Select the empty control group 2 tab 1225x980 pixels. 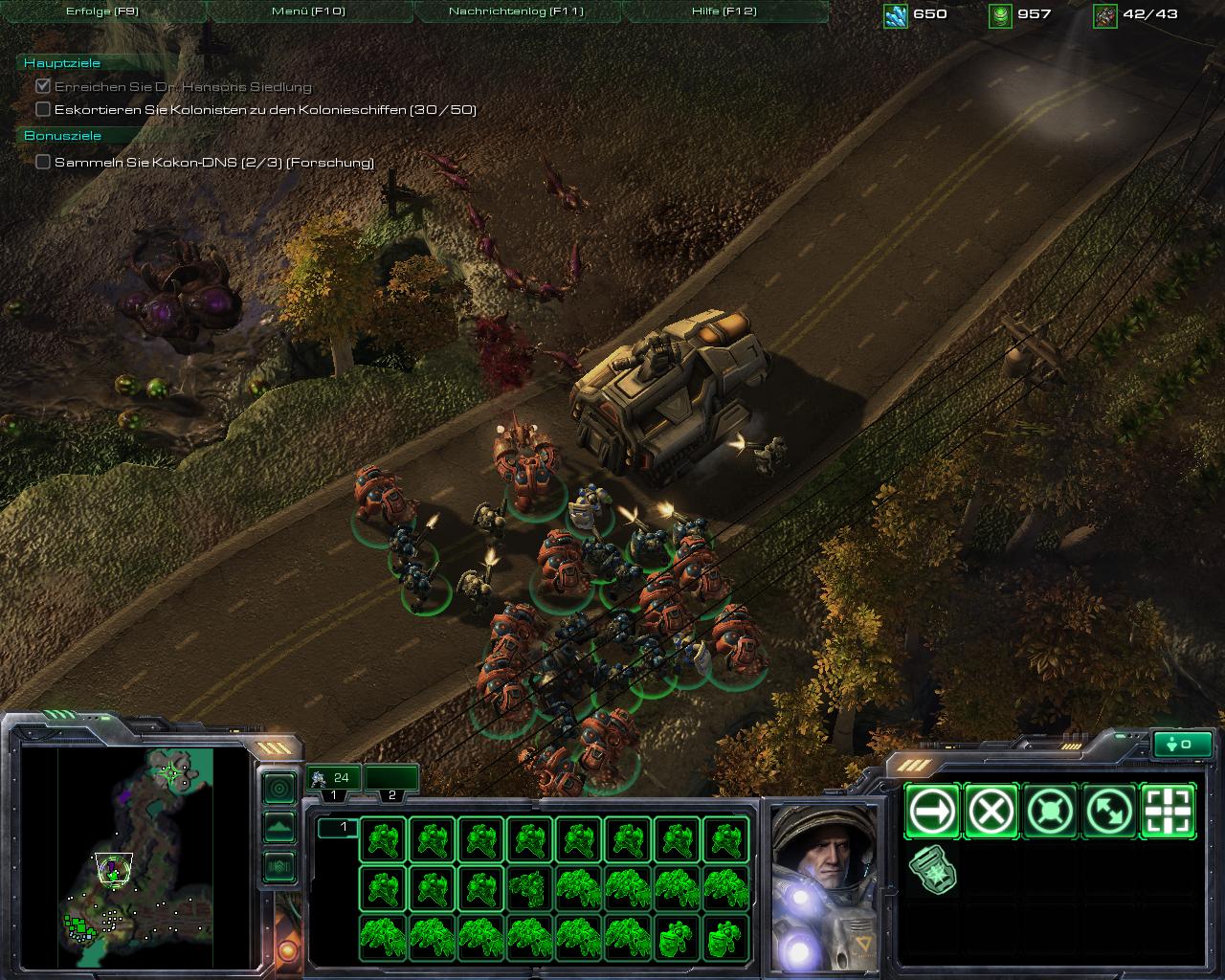(x=391, y=780)
